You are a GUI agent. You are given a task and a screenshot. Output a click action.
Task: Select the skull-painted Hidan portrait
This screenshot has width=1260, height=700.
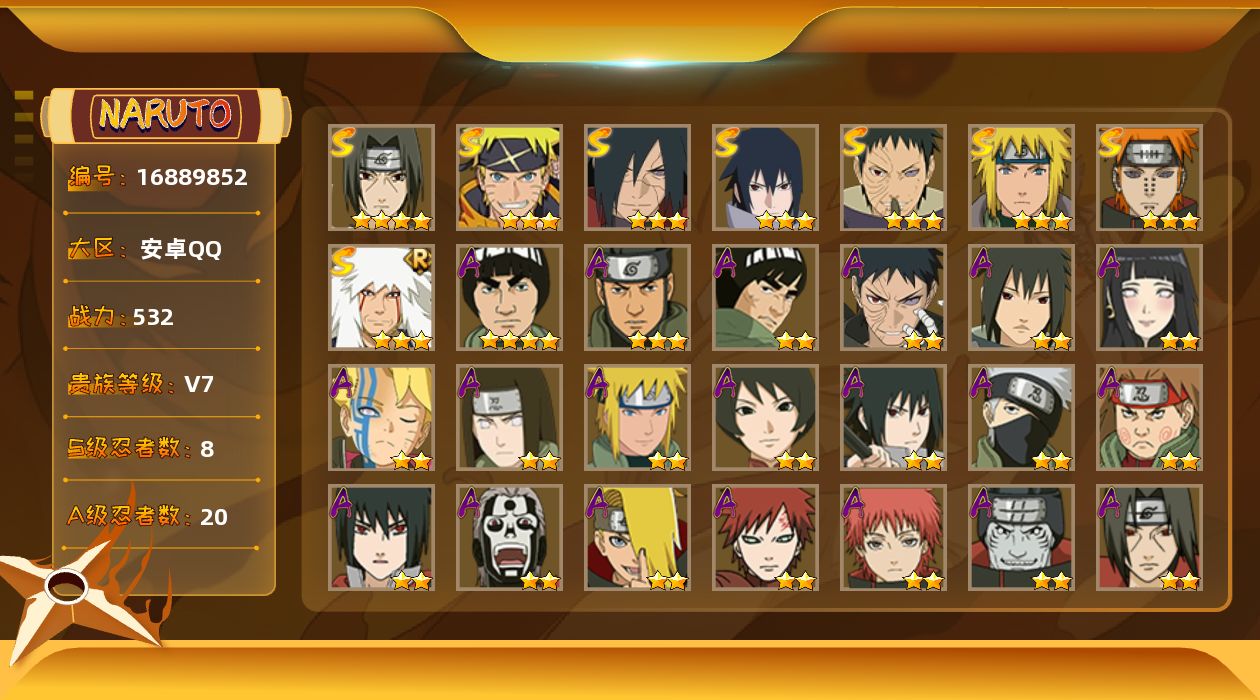pyautogui.click(x=509, y=538)
